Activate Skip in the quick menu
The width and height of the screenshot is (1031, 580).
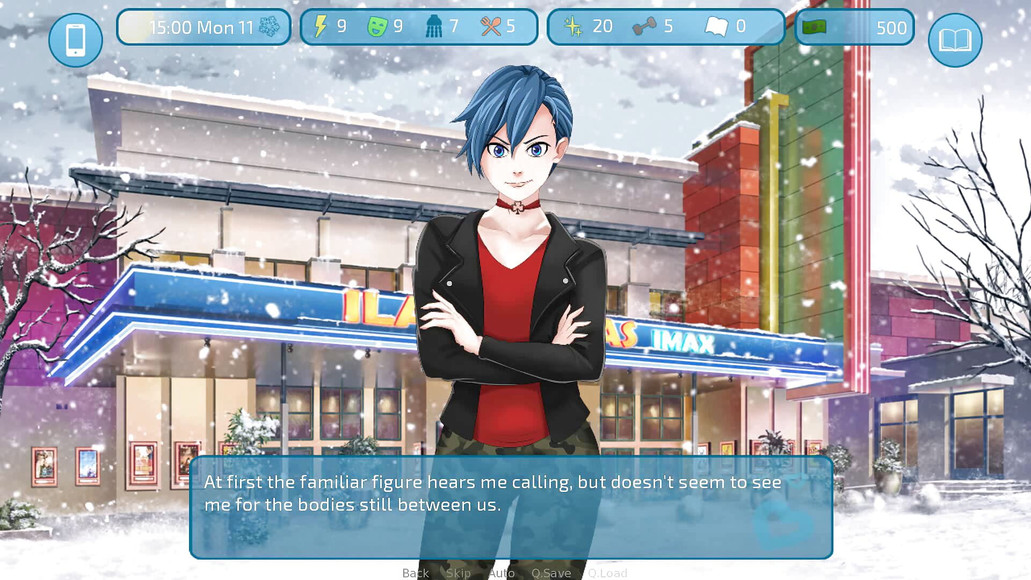pyautogui.click(x=458, y=573)
